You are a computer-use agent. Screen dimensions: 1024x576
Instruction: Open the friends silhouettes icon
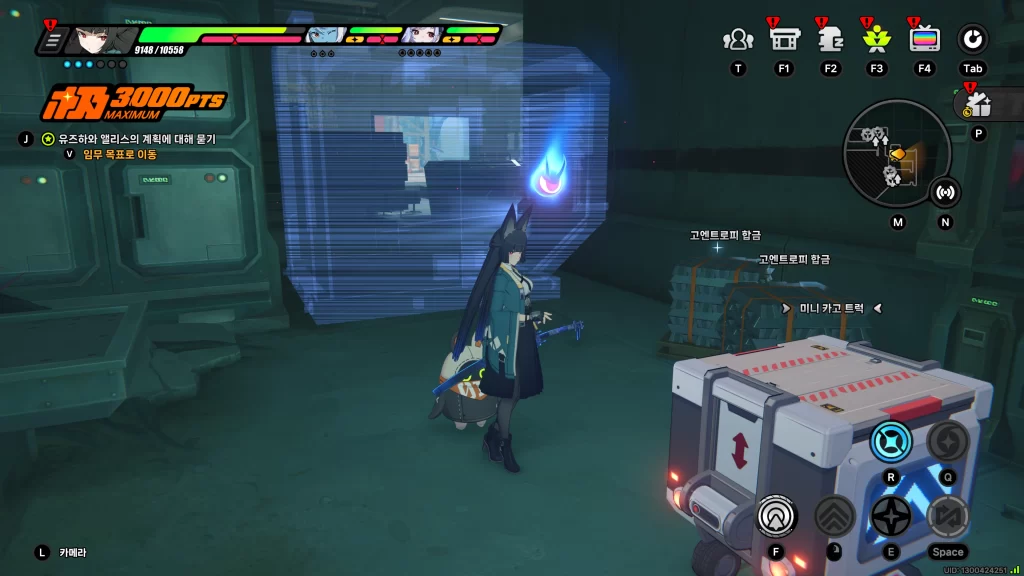click(x=738, y=40)
